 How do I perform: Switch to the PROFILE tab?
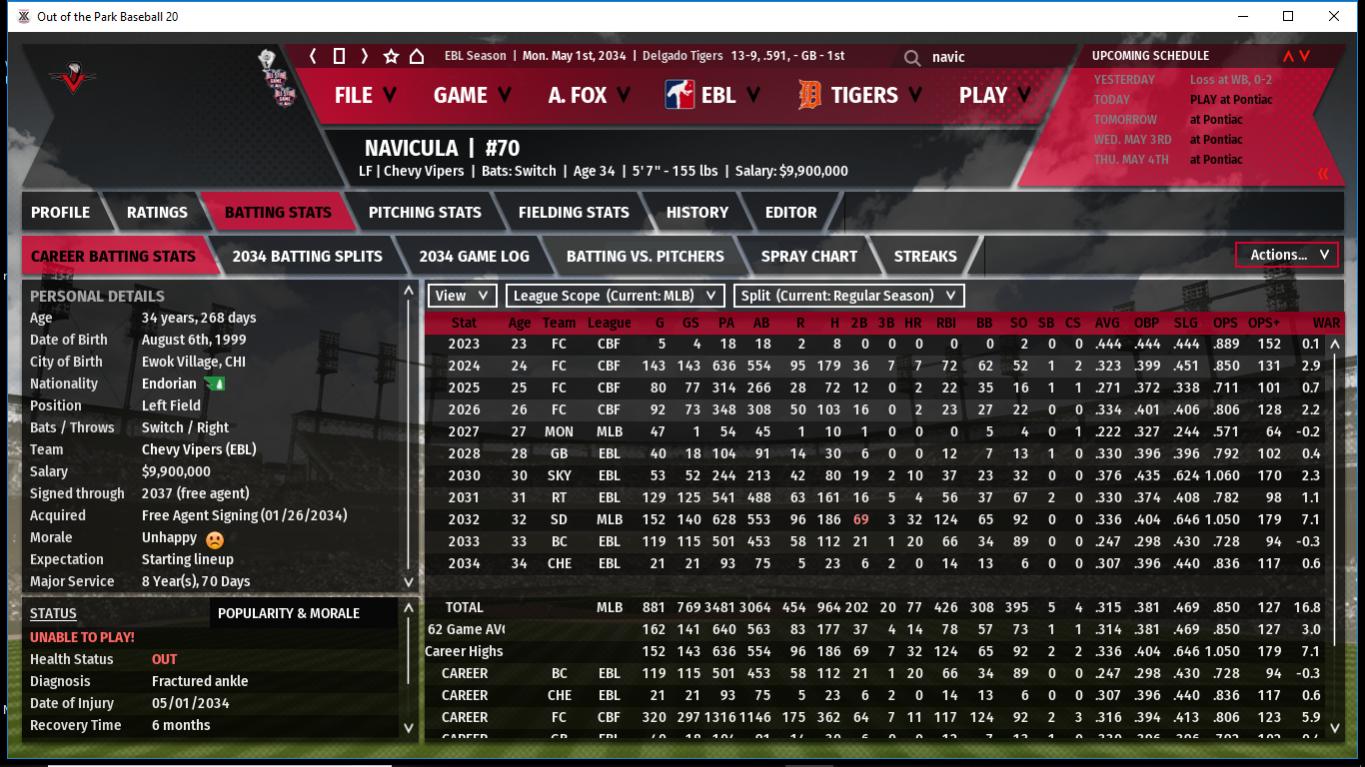tap(60, 212)
